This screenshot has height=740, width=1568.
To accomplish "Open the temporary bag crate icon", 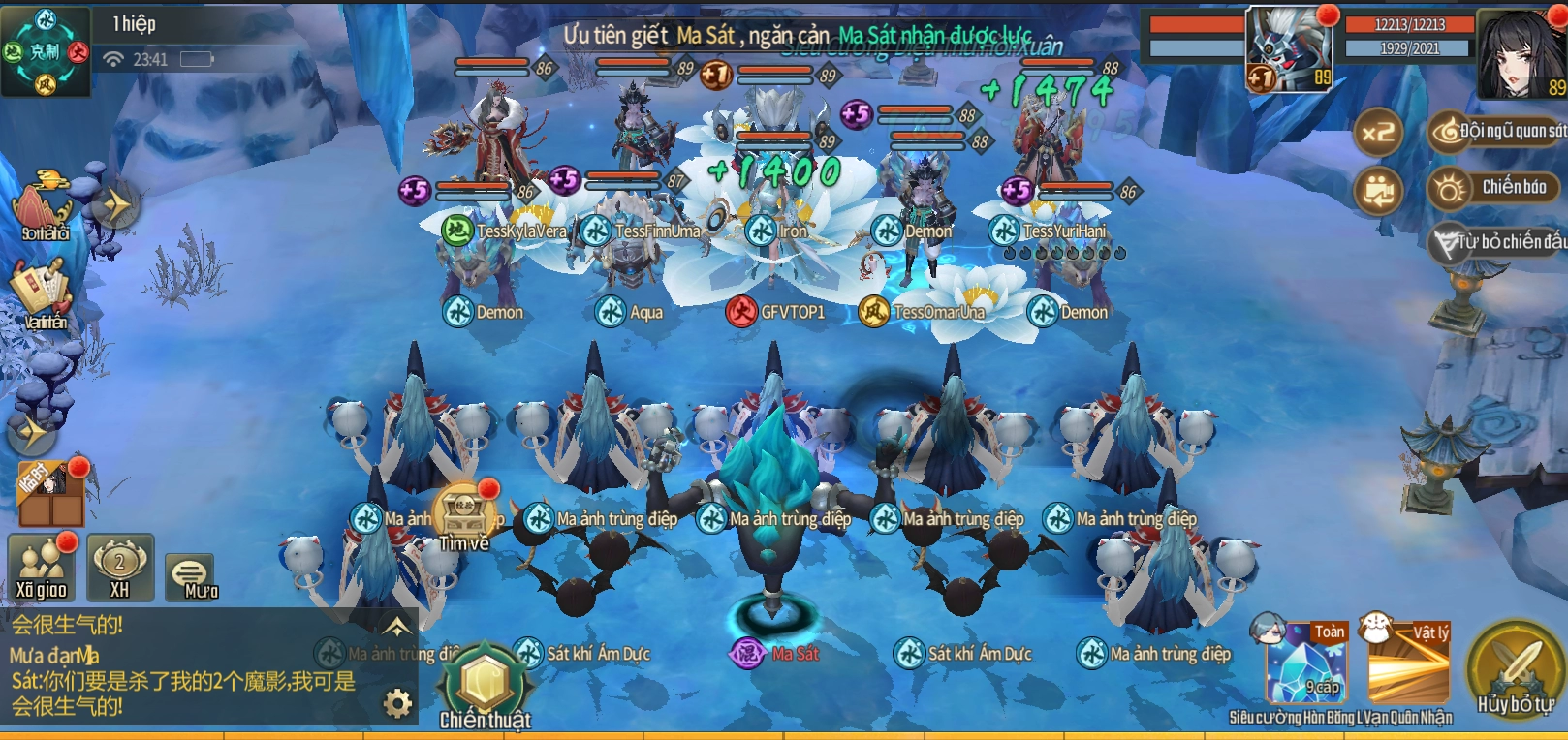I will click(x=50, y=492).
